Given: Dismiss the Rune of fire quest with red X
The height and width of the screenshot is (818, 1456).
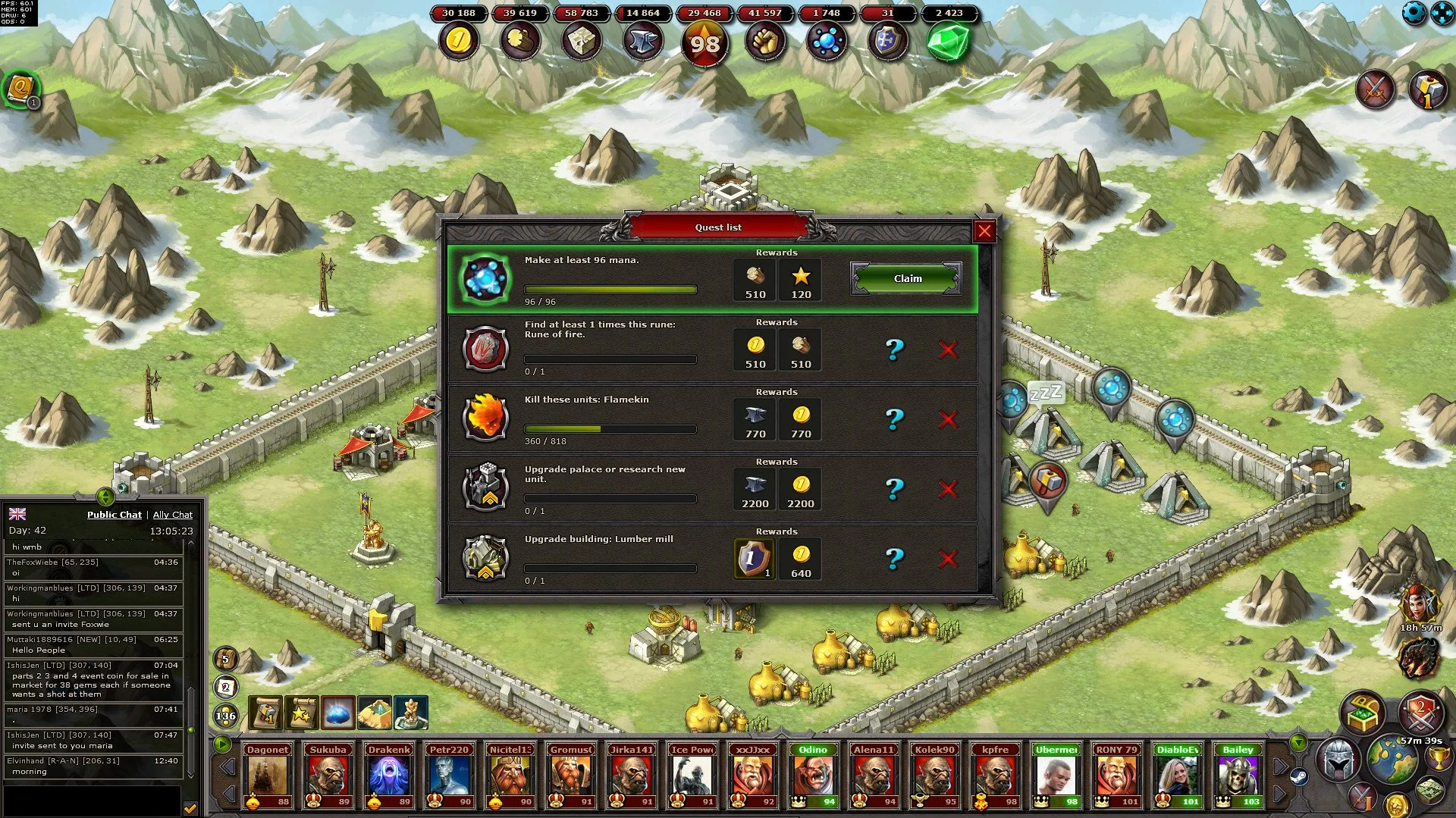Looking at the screenshot, I should click(x=949, y=350).
